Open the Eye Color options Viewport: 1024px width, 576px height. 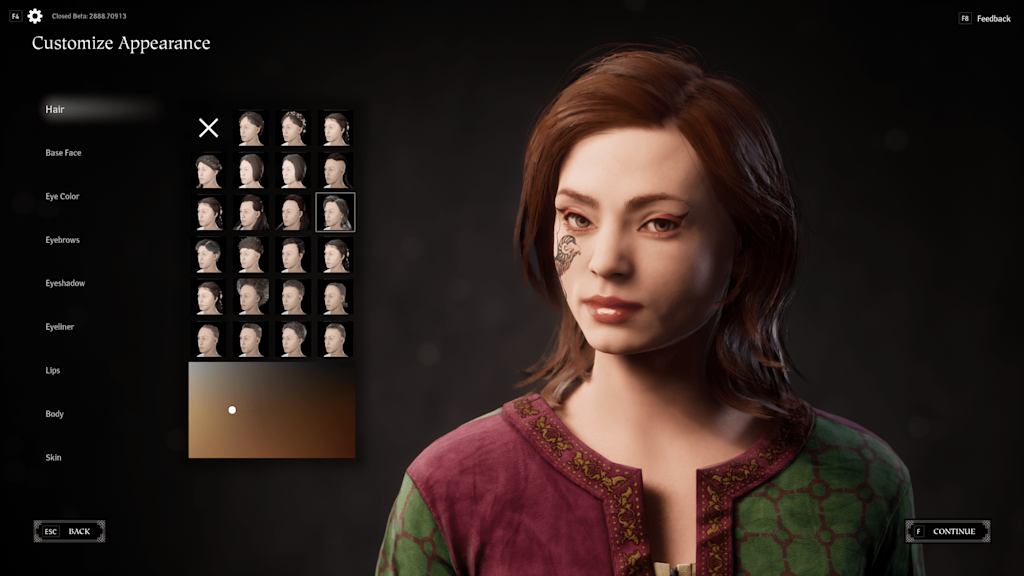62,197
